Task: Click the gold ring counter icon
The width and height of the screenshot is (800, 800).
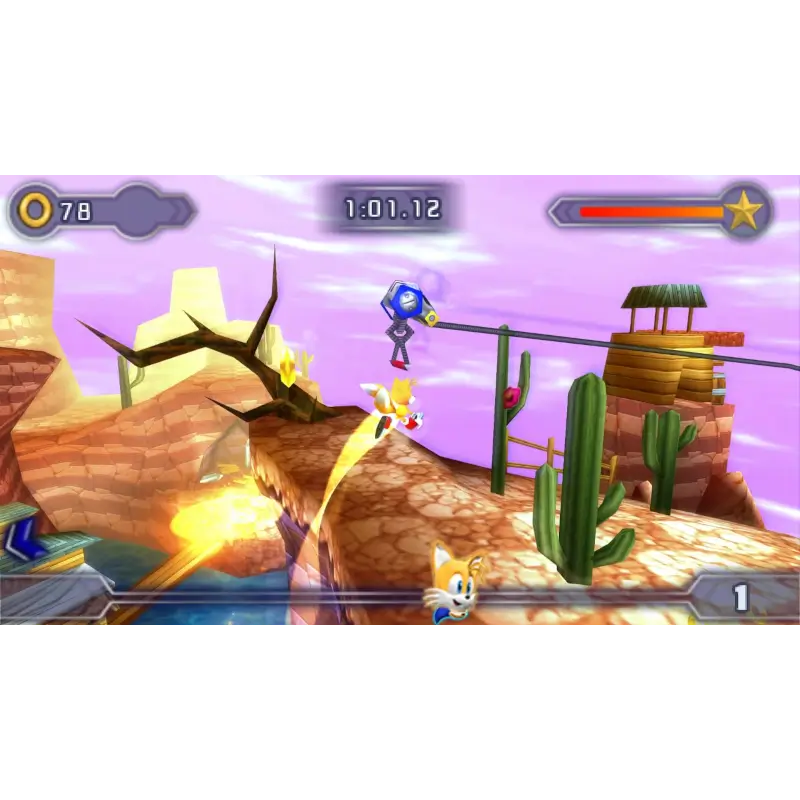Action: pos(35,210)
